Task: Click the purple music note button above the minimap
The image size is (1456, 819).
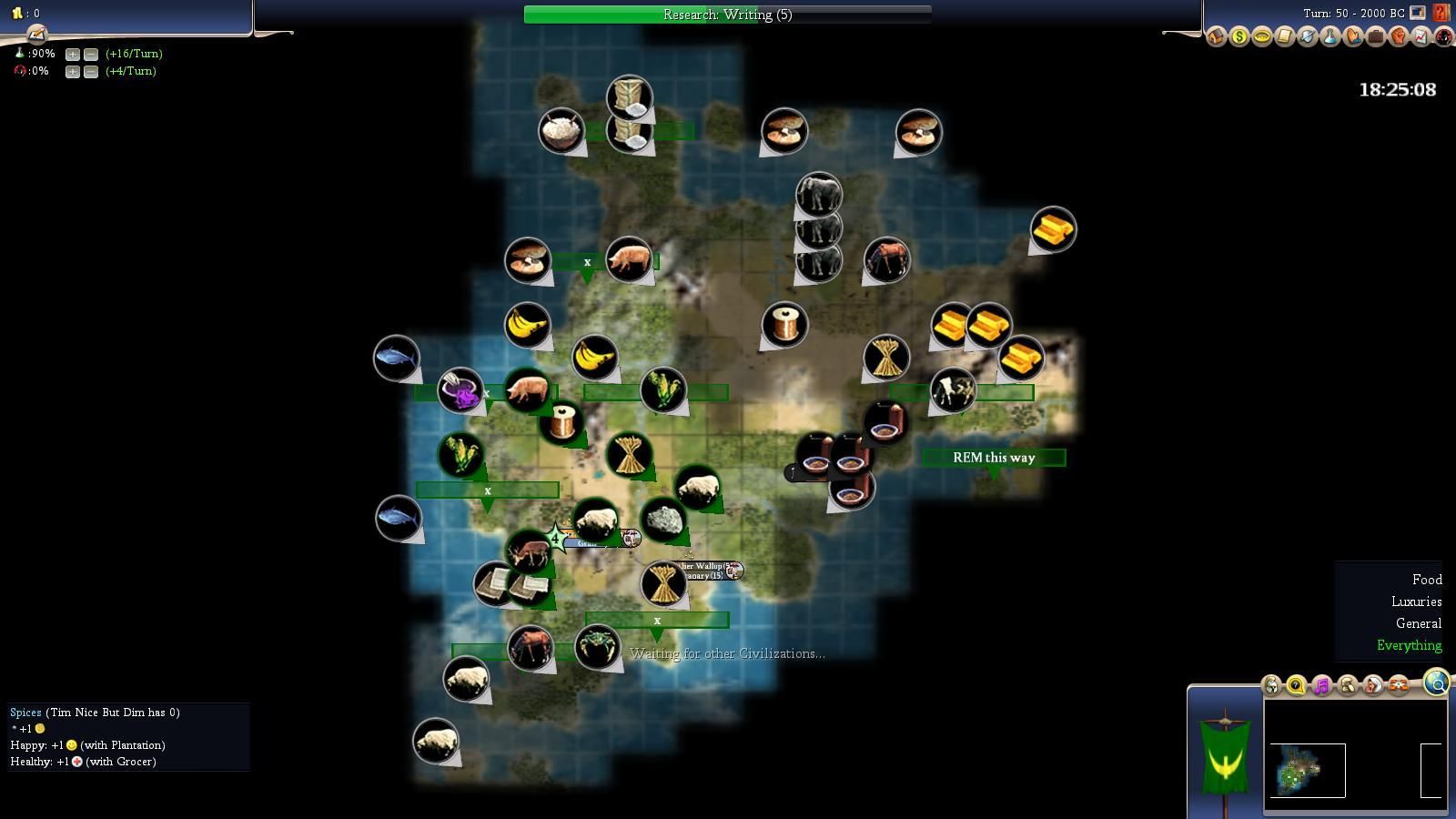Action: coord(1321,685)
